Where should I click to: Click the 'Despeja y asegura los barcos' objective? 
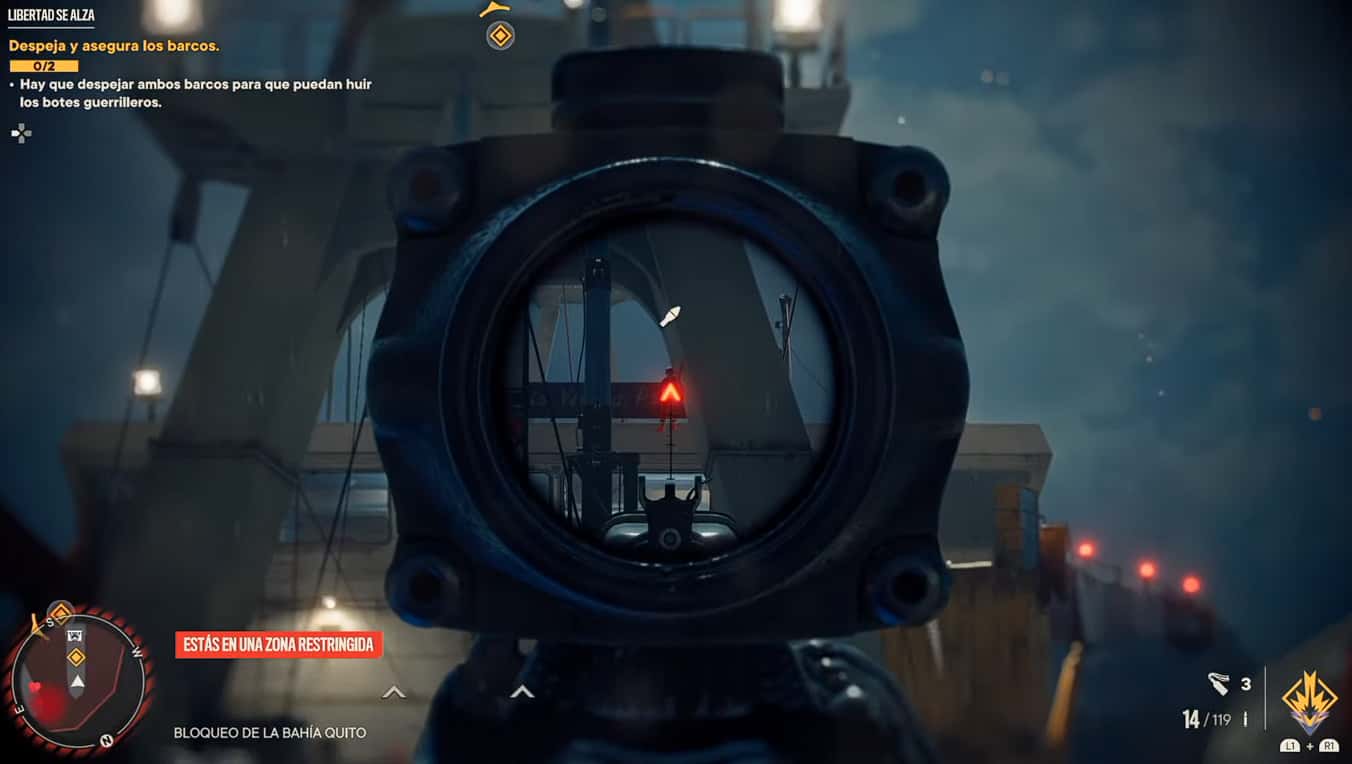[x=114, y=46]
